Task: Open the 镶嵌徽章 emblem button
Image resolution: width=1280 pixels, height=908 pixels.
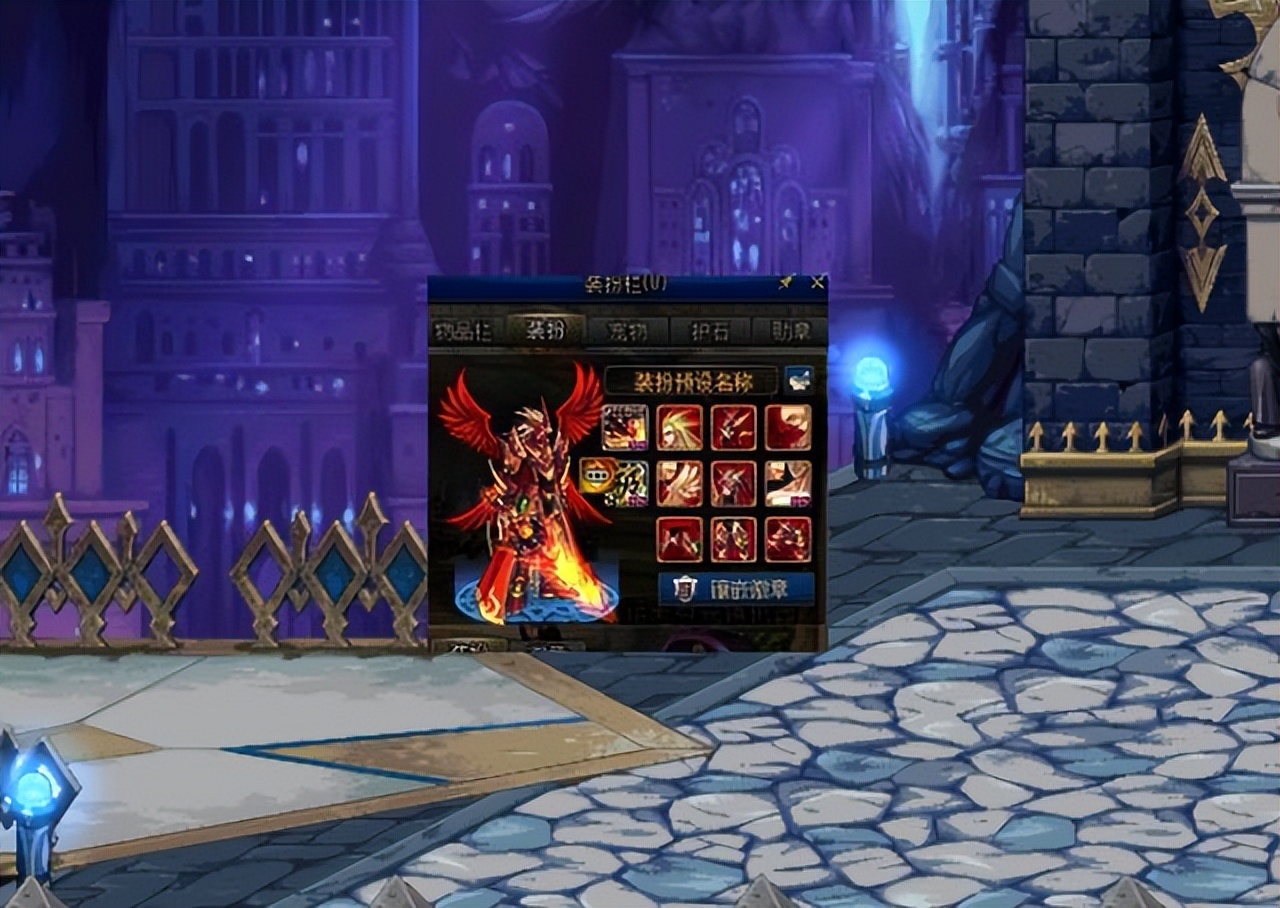Action: pos(736,590)
